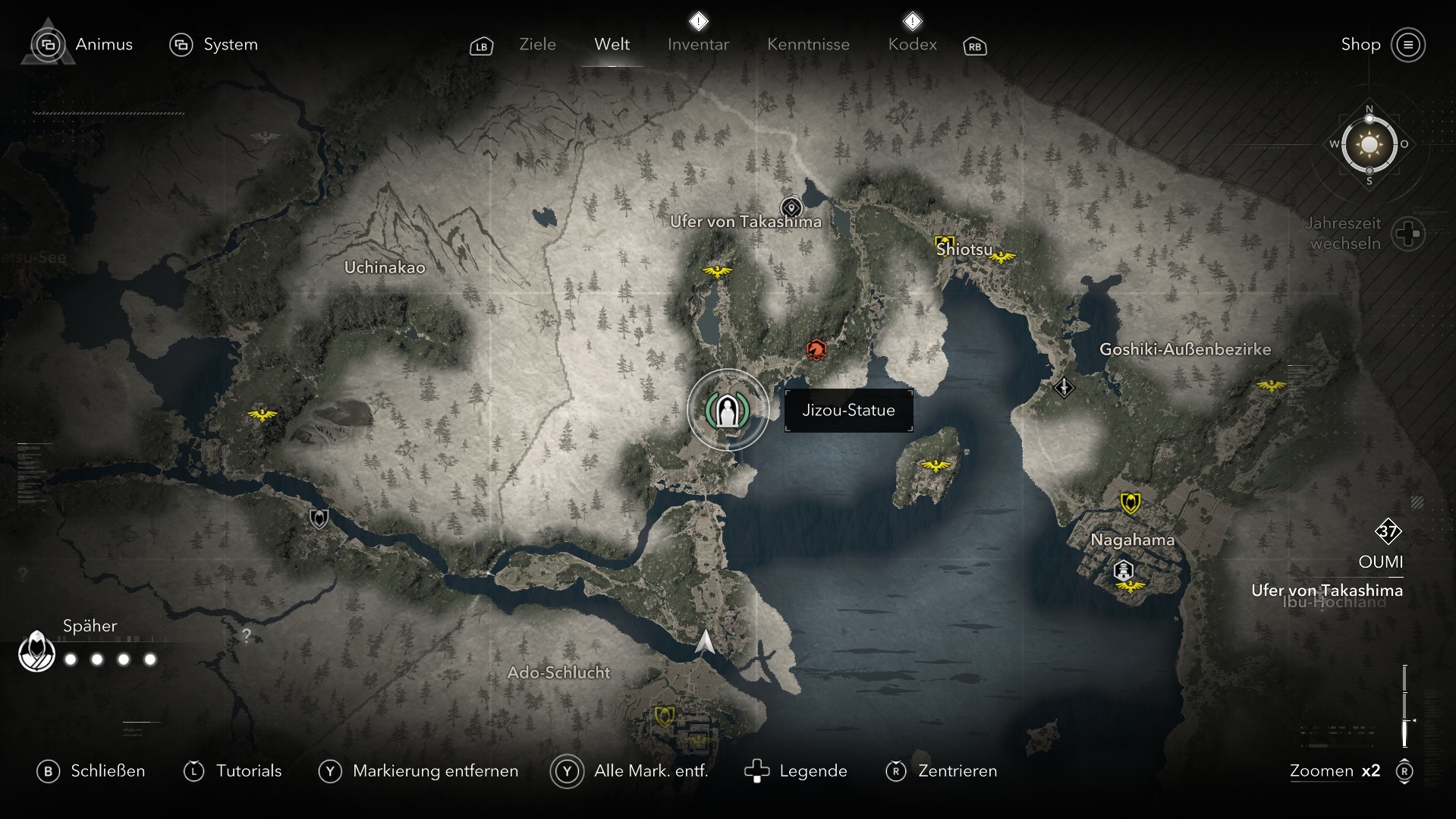The image size is (1456, 819).
Task: Open the Kodex tab
Action: (x=912, y=44)
